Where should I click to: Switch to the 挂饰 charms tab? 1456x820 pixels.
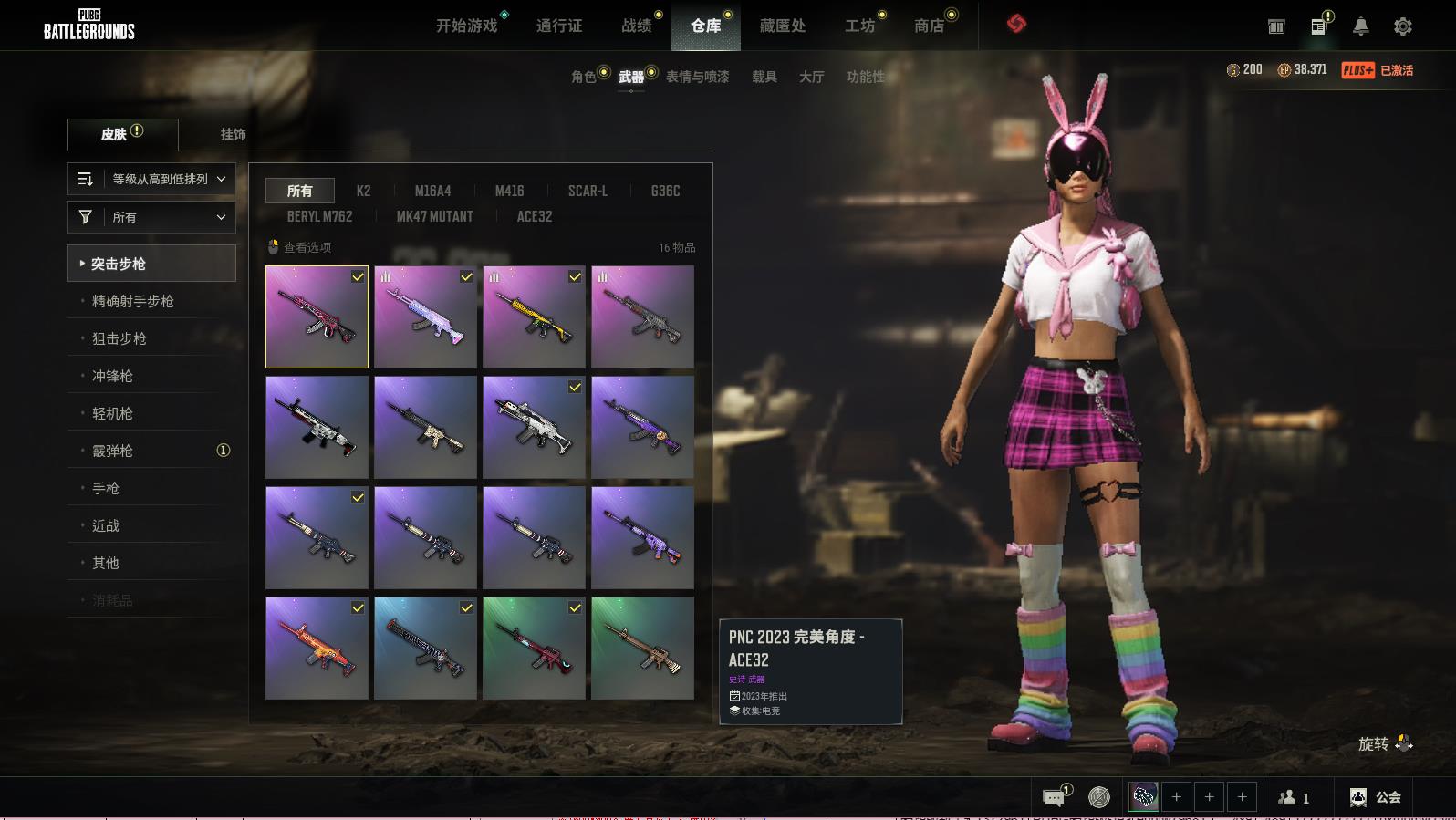click(x=233, y=134)
